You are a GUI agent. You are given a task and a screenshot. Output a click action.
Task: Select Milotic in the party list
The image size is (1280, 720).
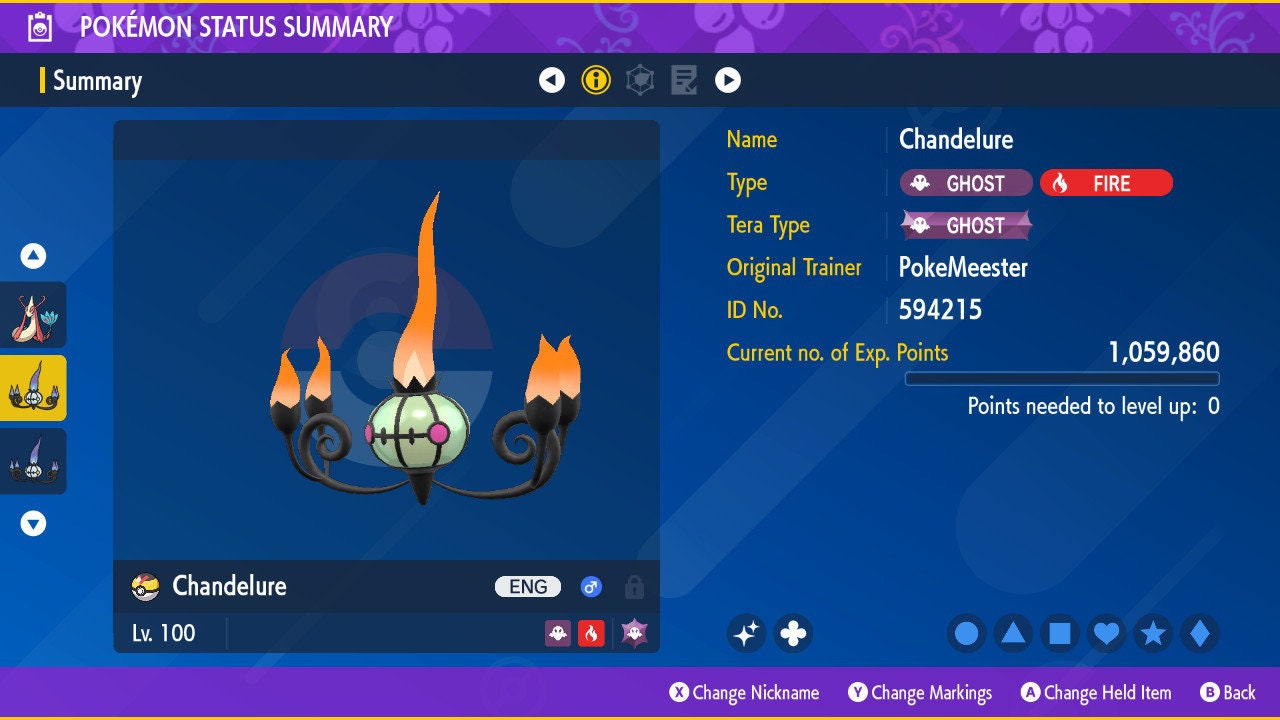pyautogui.click(x=33, y=315)
